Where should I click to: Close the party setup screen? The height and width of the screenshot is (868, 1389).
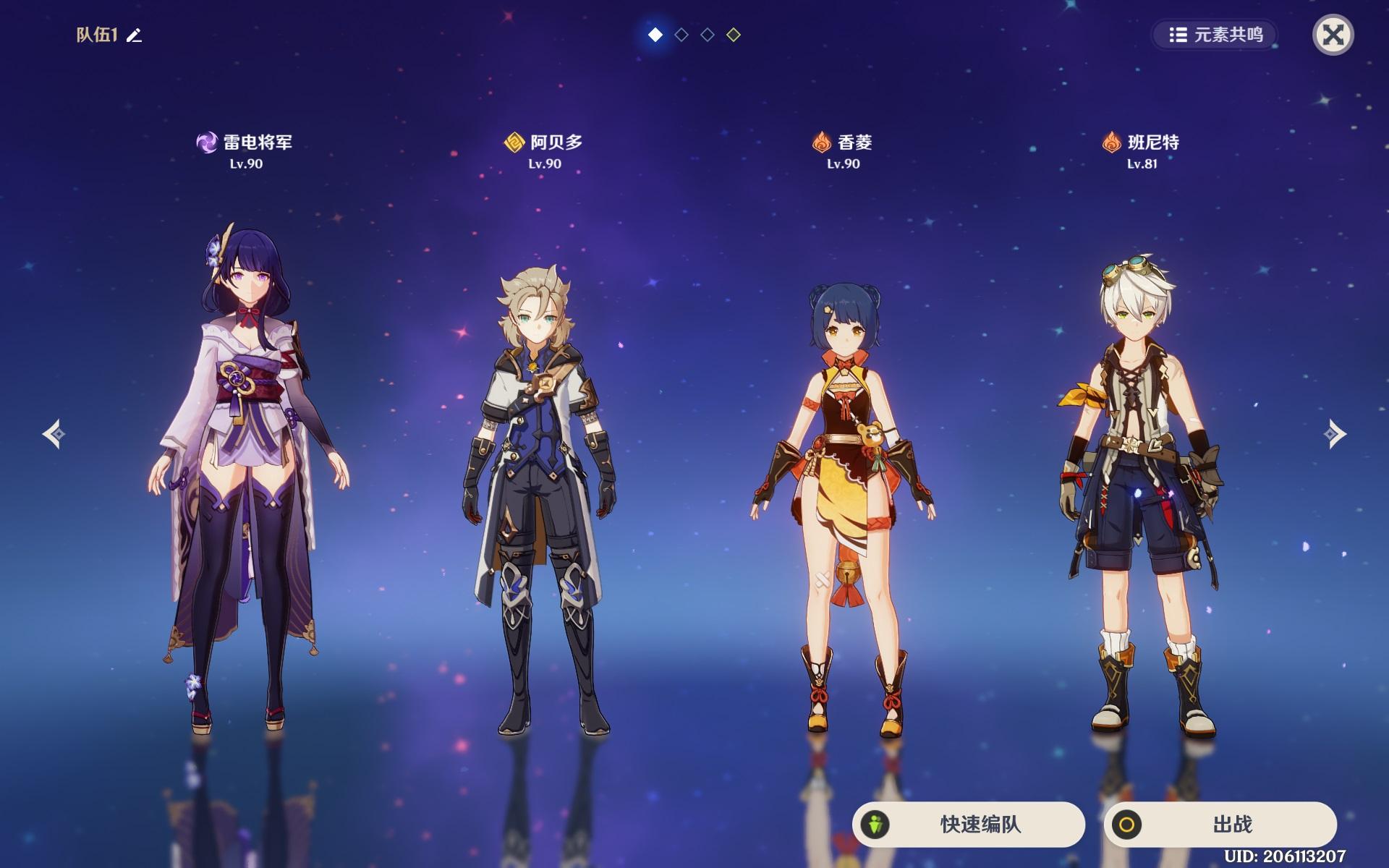tap(1333, 35)
